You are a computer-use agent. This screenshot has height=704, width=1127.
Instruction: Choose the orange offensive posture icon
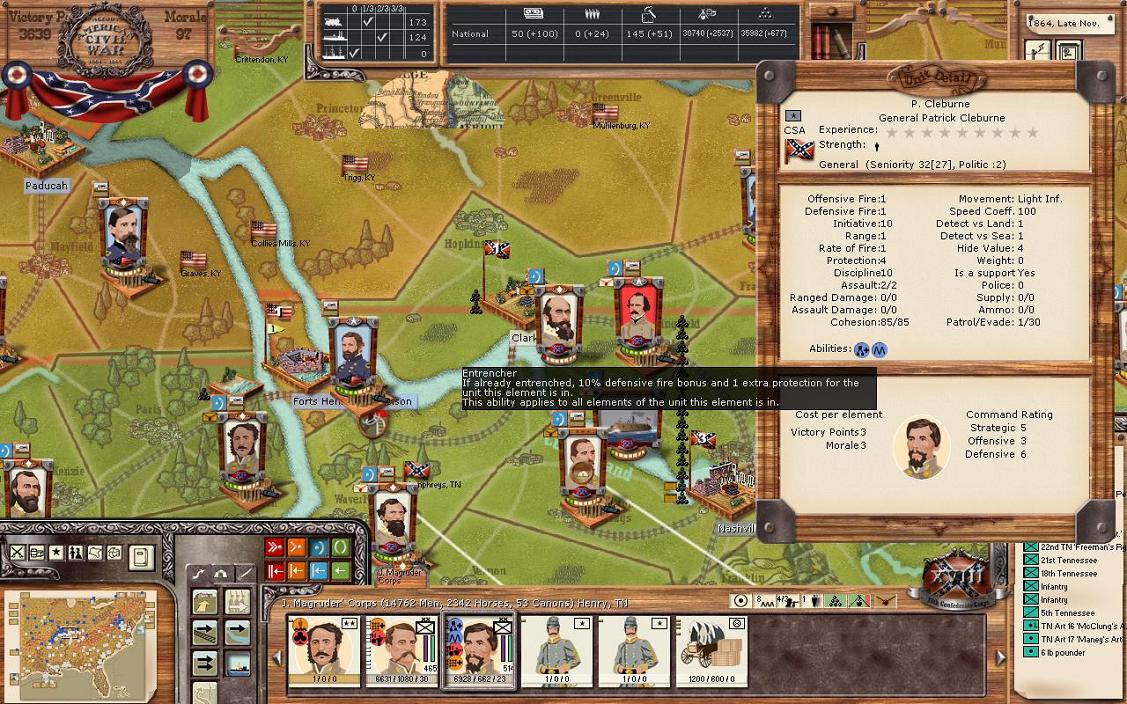(x=297, y=547)
